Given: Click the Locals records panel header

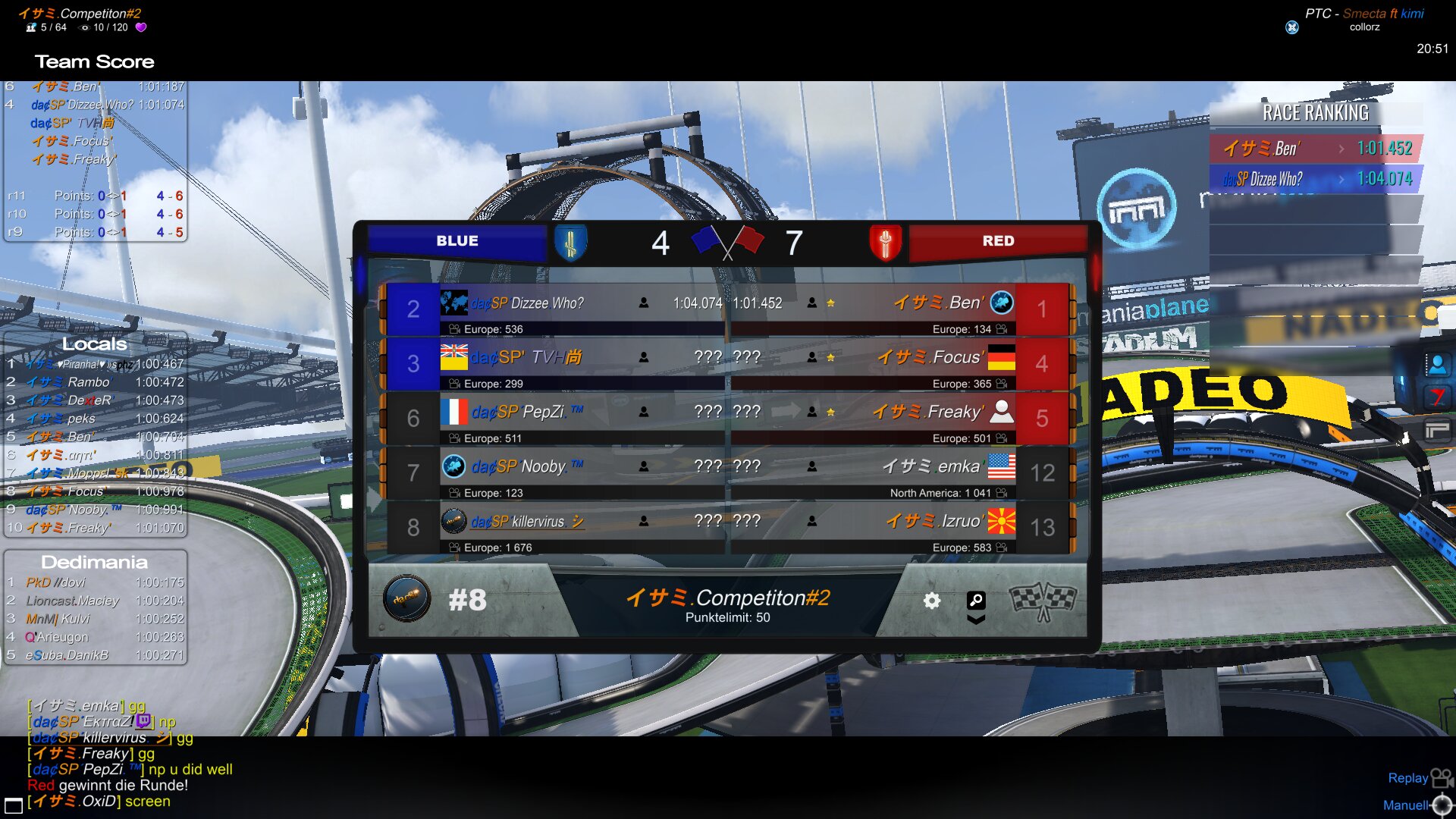Looking at the screenshot, I should 95,344.
